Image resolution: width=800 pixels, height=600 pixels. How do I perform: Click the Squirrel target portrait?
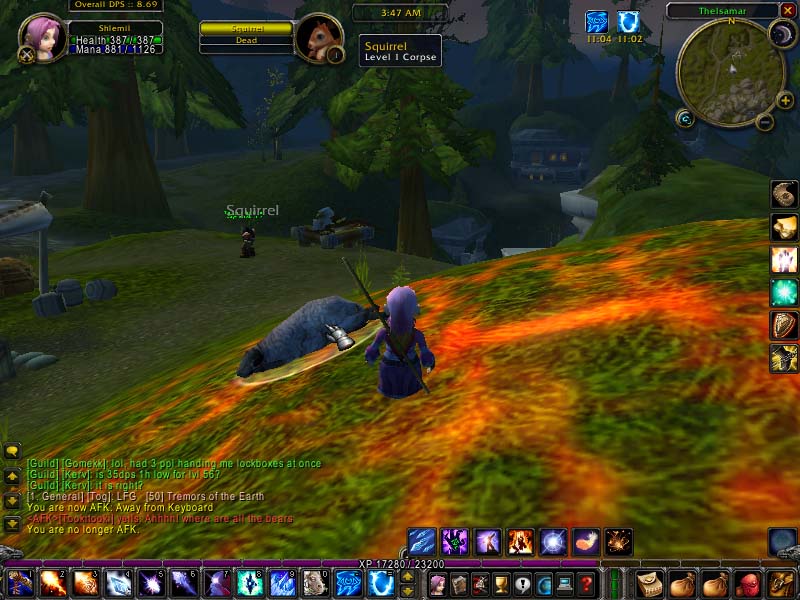tap(320, 38)
